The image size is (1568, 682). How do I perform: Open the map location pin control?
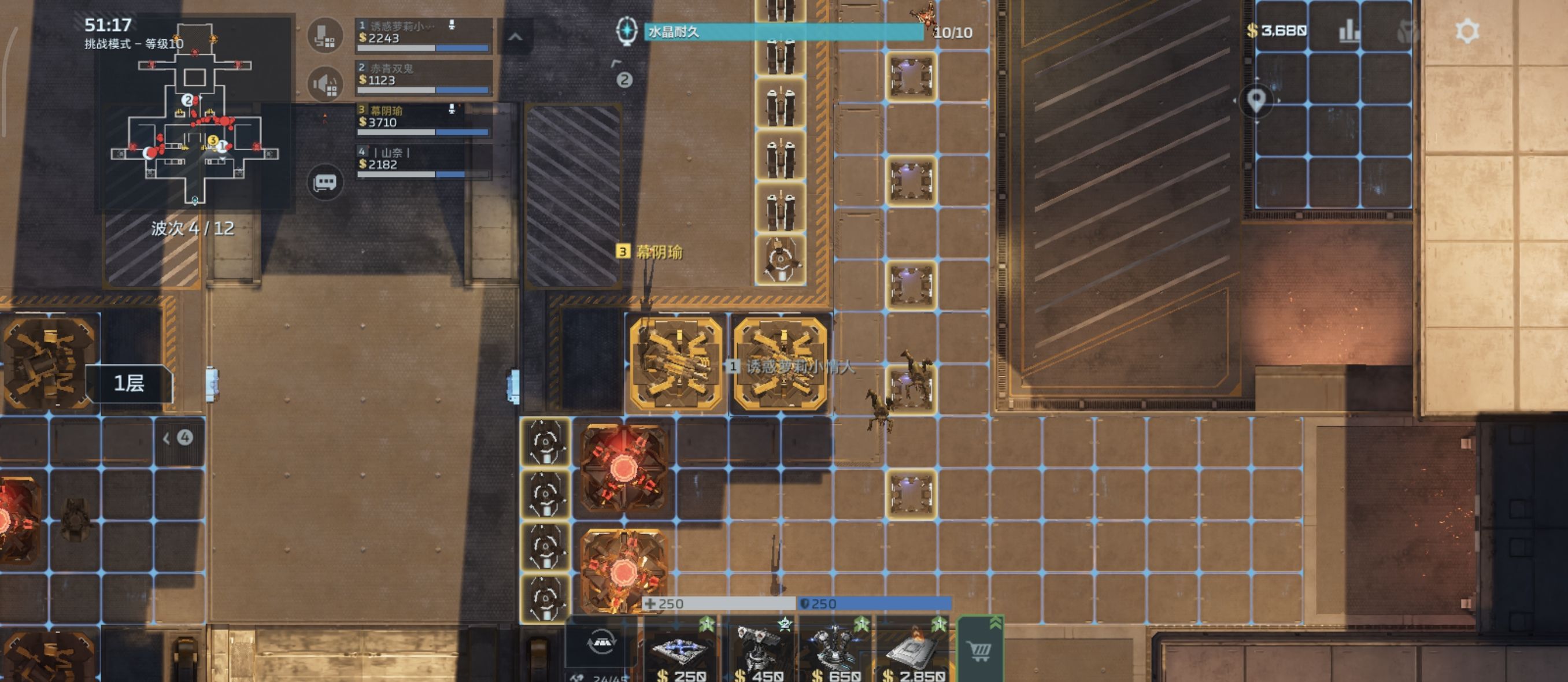click(1256, 101)
